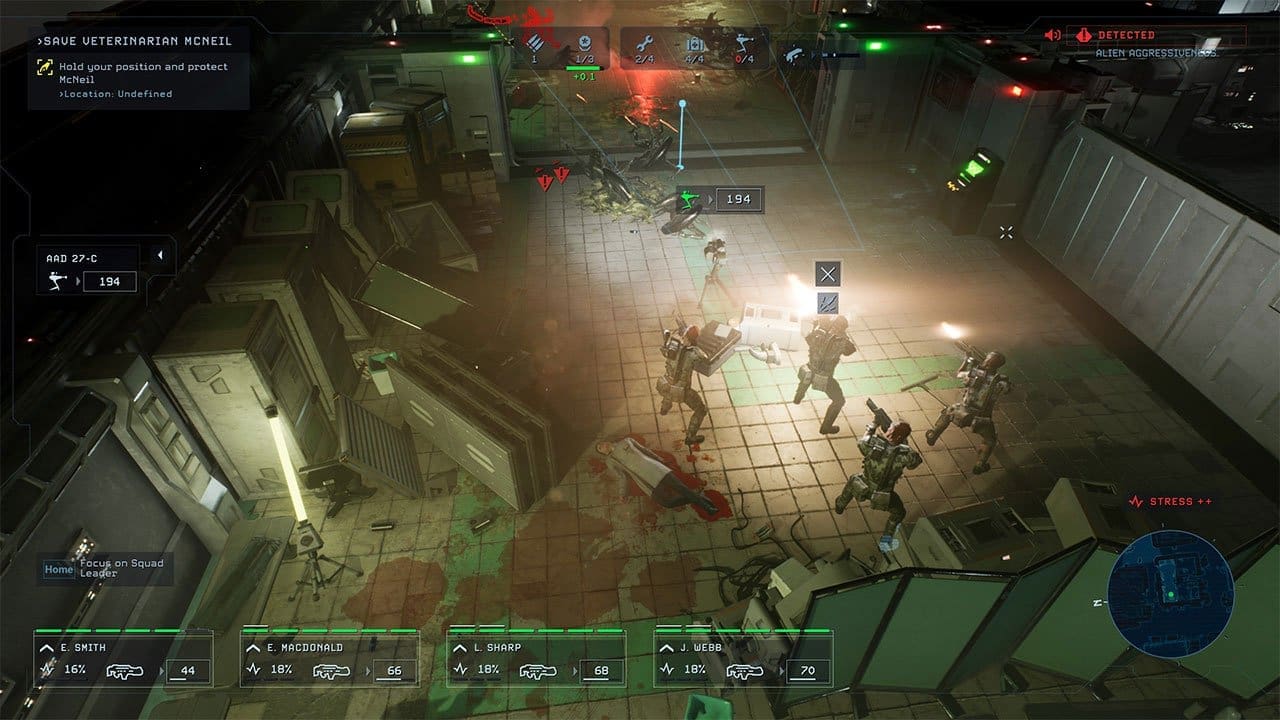Select marine E. Smith's squad panel
This screenshot has height=720, width=1280.
click(x=123, y=659)
